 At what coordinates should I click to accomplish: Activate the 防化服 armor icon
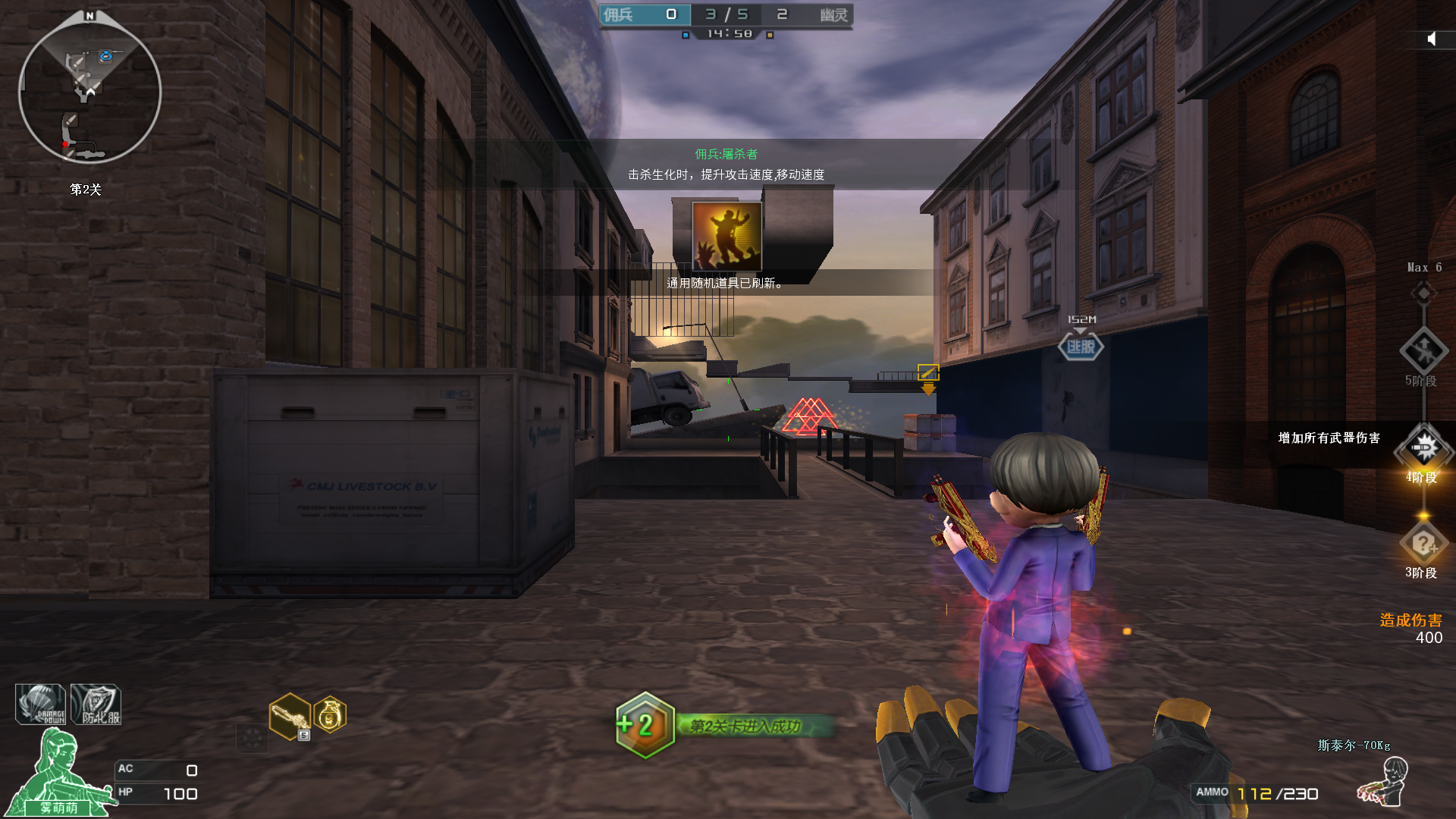click(x=96, y=704)
